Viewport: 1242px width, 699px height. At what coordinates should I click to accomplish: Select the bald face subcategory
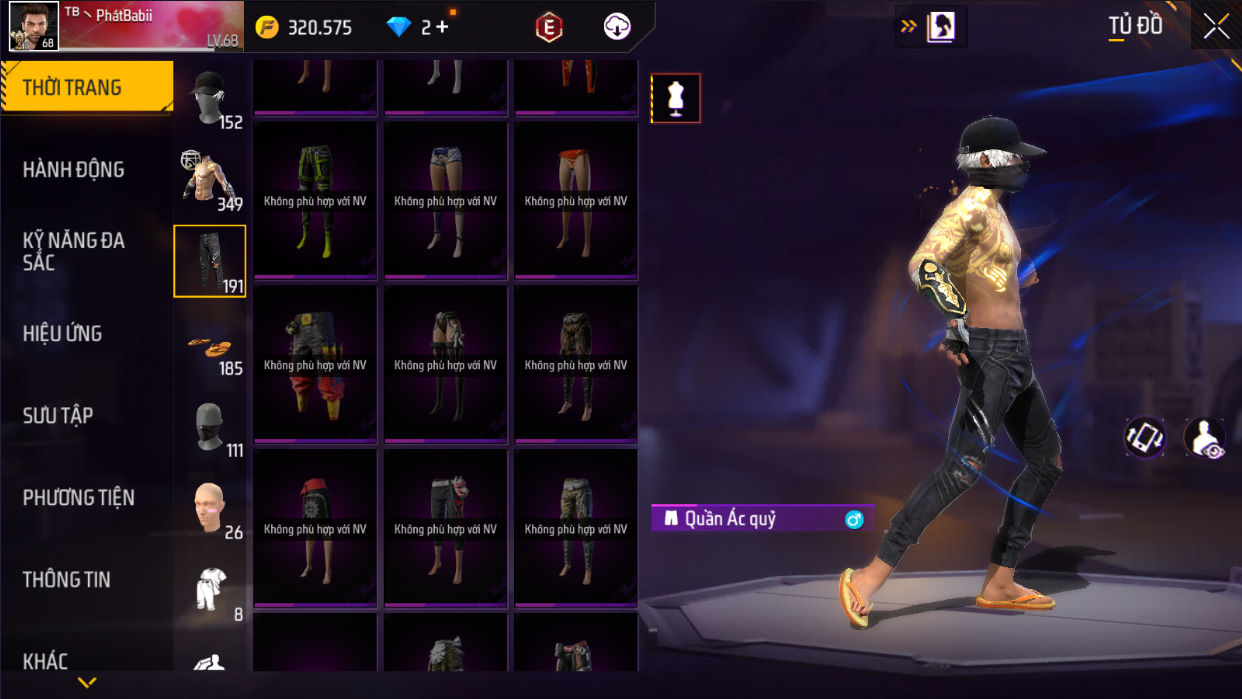(210, 508)
